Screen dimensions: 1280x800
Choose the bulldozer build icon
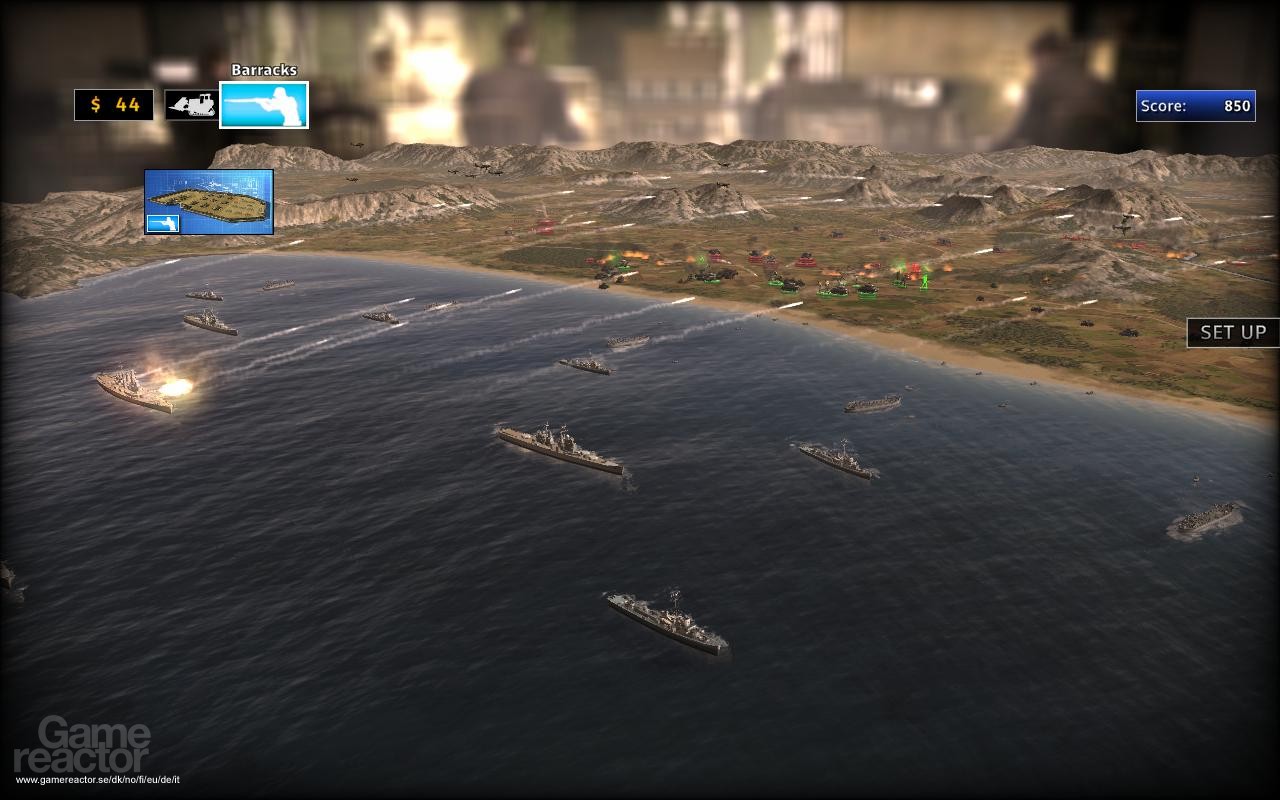coord(191,105)
